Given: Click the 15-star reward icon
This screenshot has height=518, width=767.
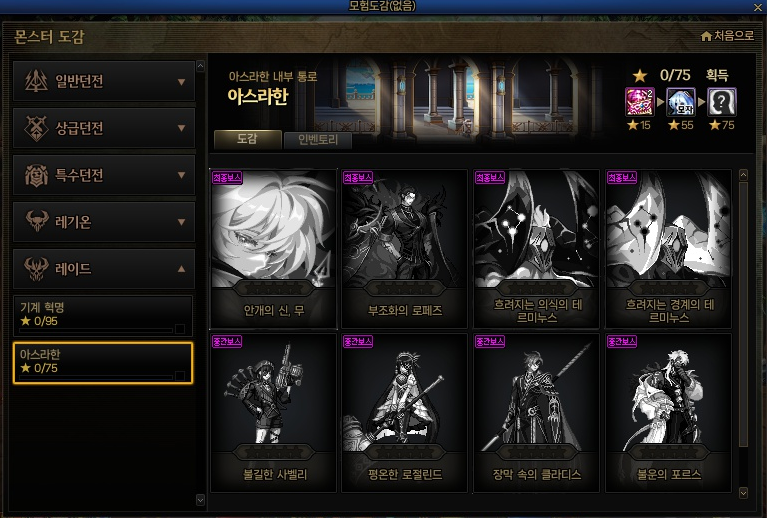Looking at the screenshot, I should [x=639, y=102].
